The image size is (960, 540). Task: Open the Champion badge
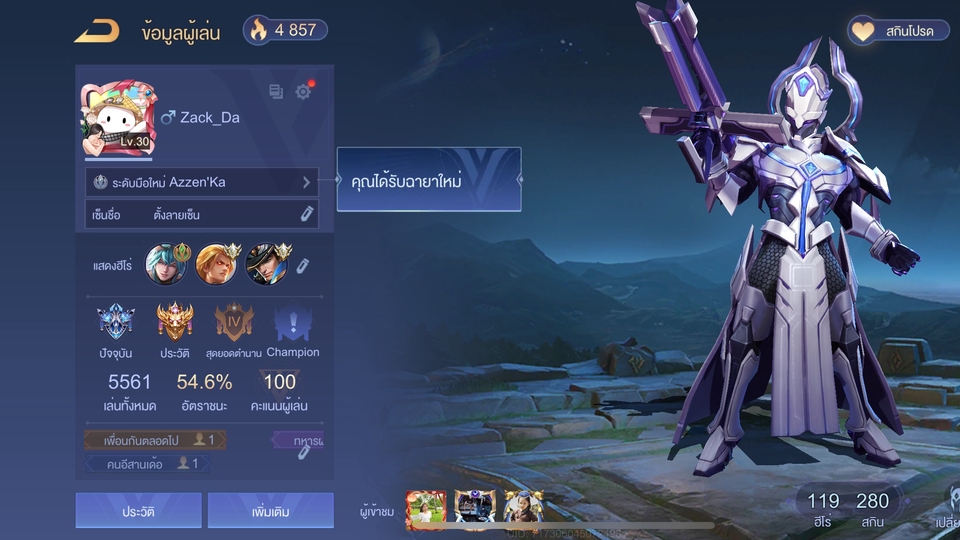293,323
